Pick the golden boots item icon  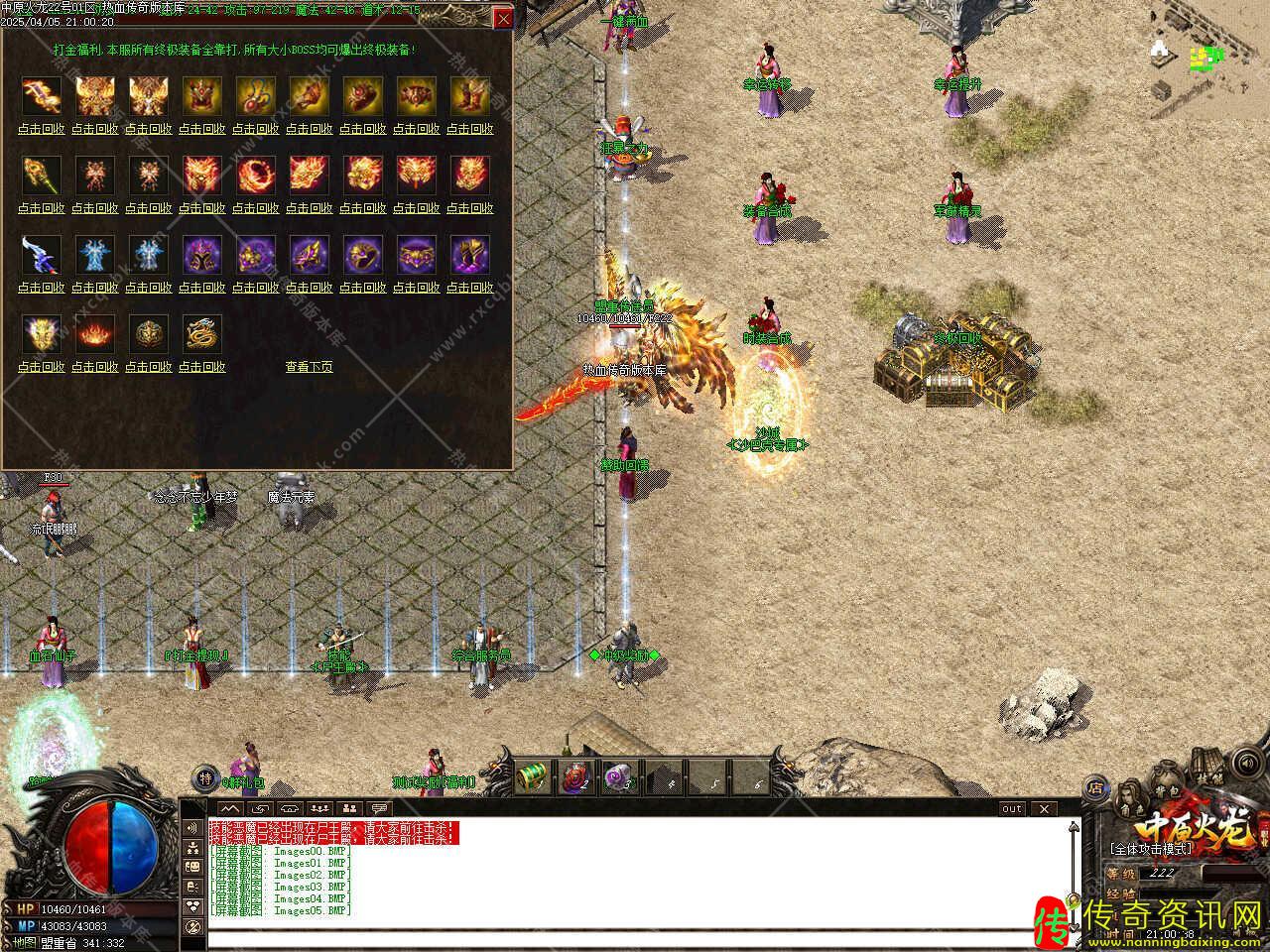[469, 96]
